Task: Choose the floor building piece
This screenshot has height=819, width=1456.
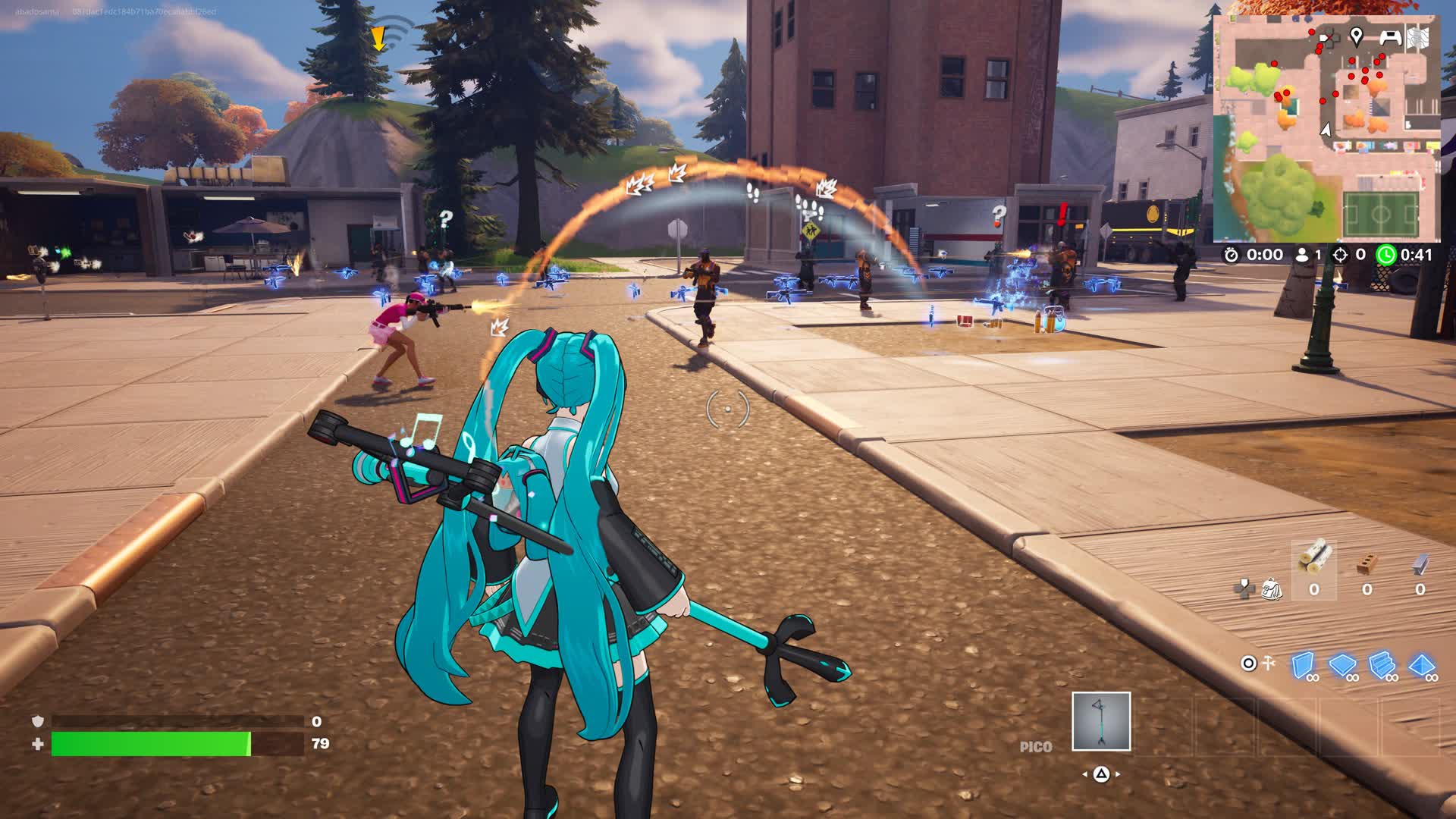Action: 1342,666
